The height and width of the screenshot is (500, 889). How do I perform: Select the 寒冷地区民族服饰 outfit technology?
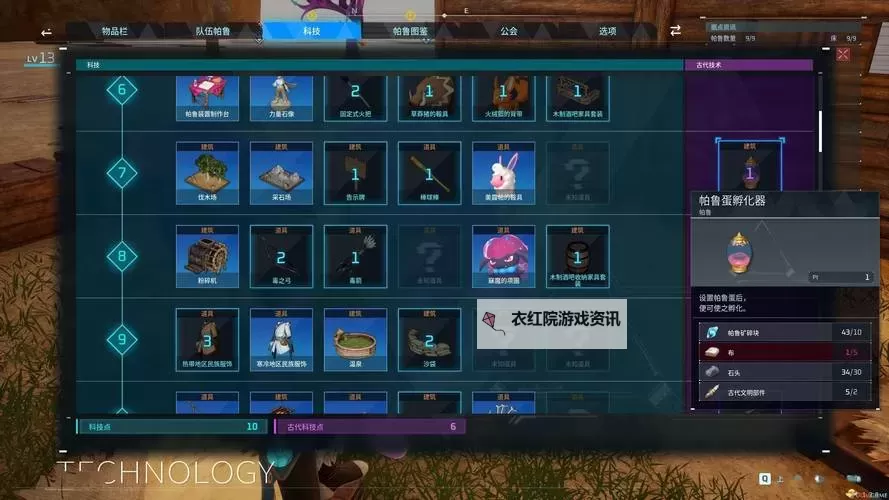click(281, 339)
